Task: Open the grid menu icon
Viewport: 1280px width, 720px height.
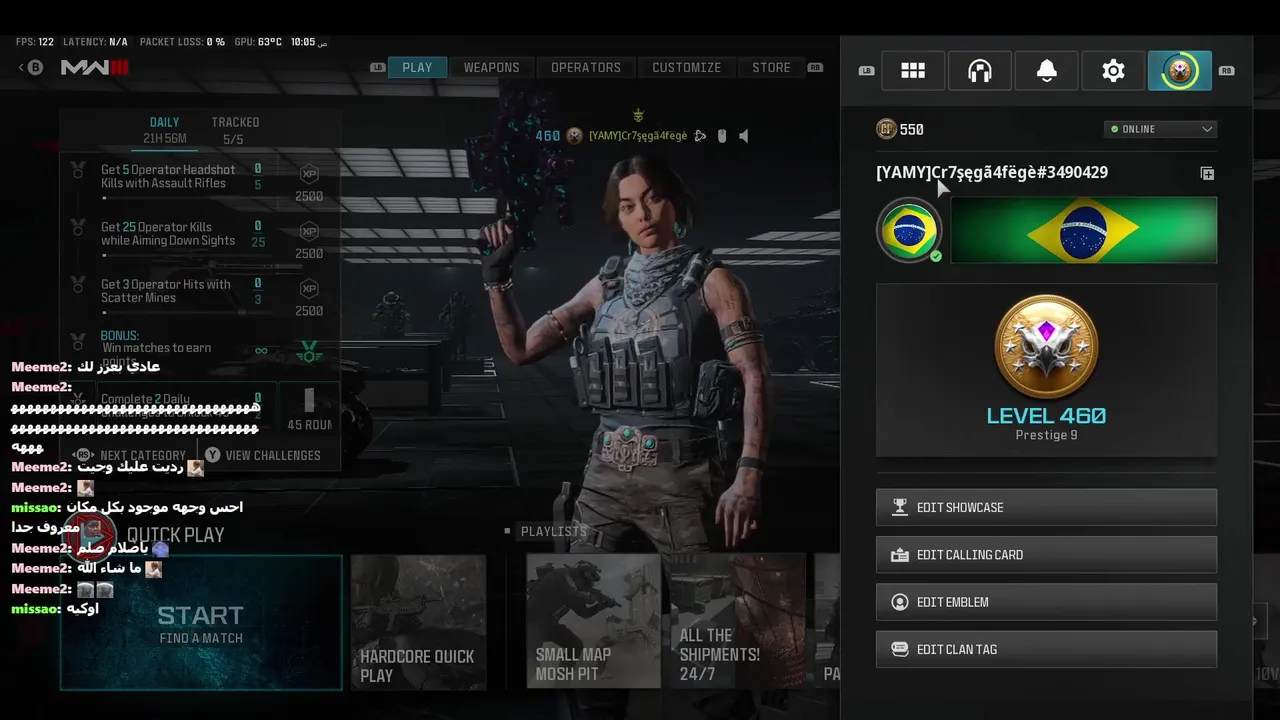Action: (913, 71)
